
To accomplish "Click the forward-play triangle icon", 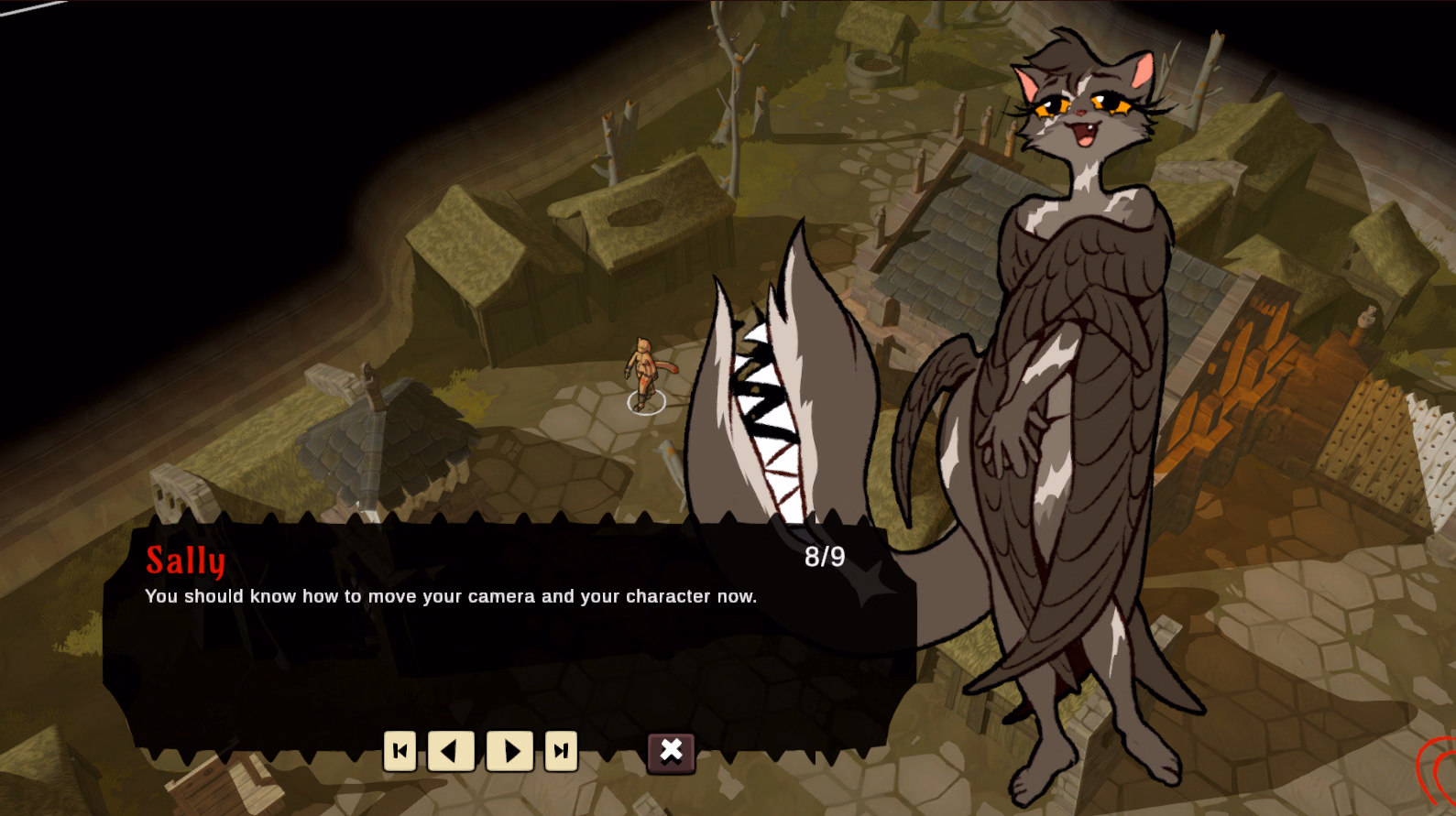I will [512, 751].
